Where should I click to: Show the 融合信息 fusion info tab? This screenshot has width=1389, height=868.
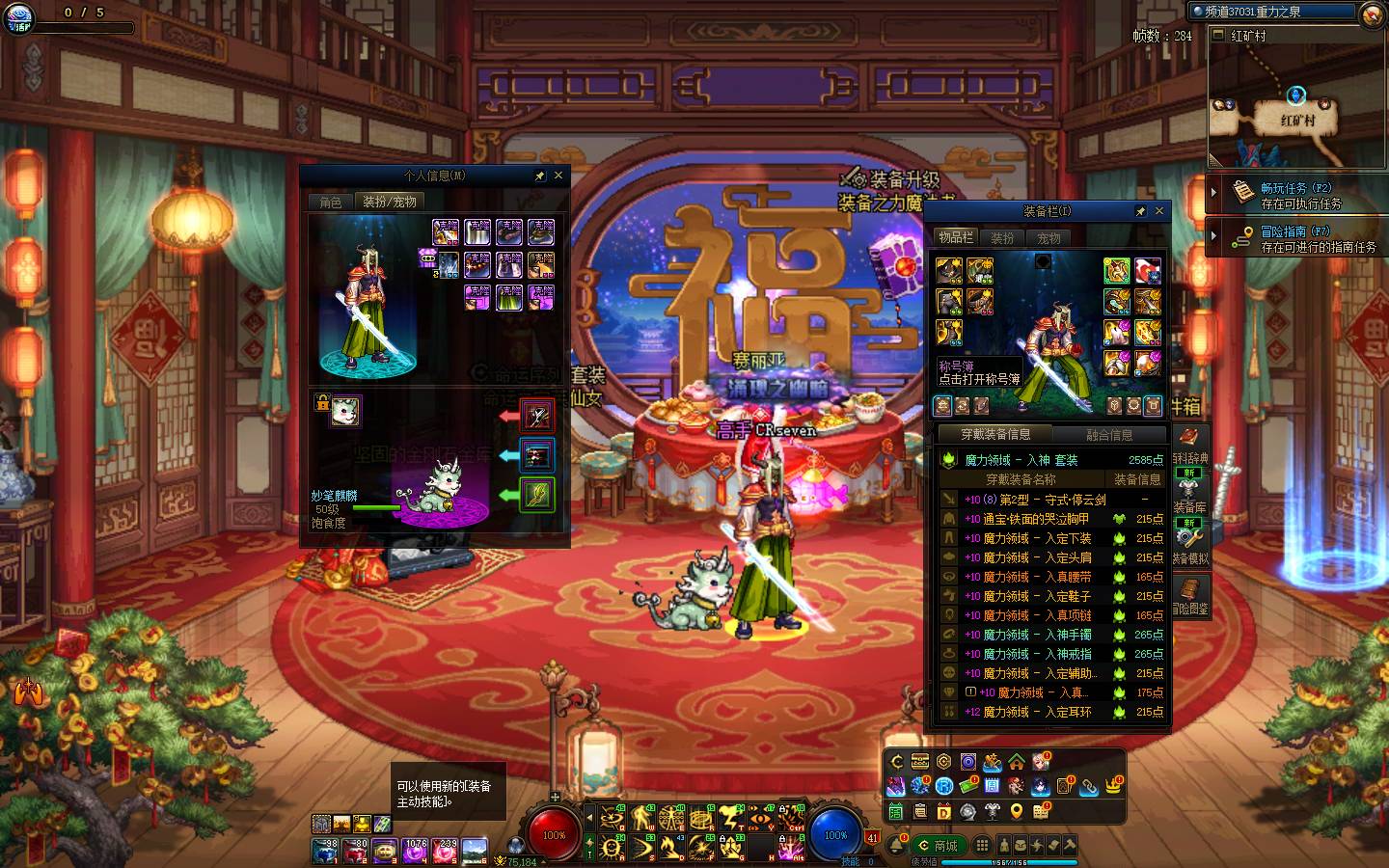(x=1109, y=435)
